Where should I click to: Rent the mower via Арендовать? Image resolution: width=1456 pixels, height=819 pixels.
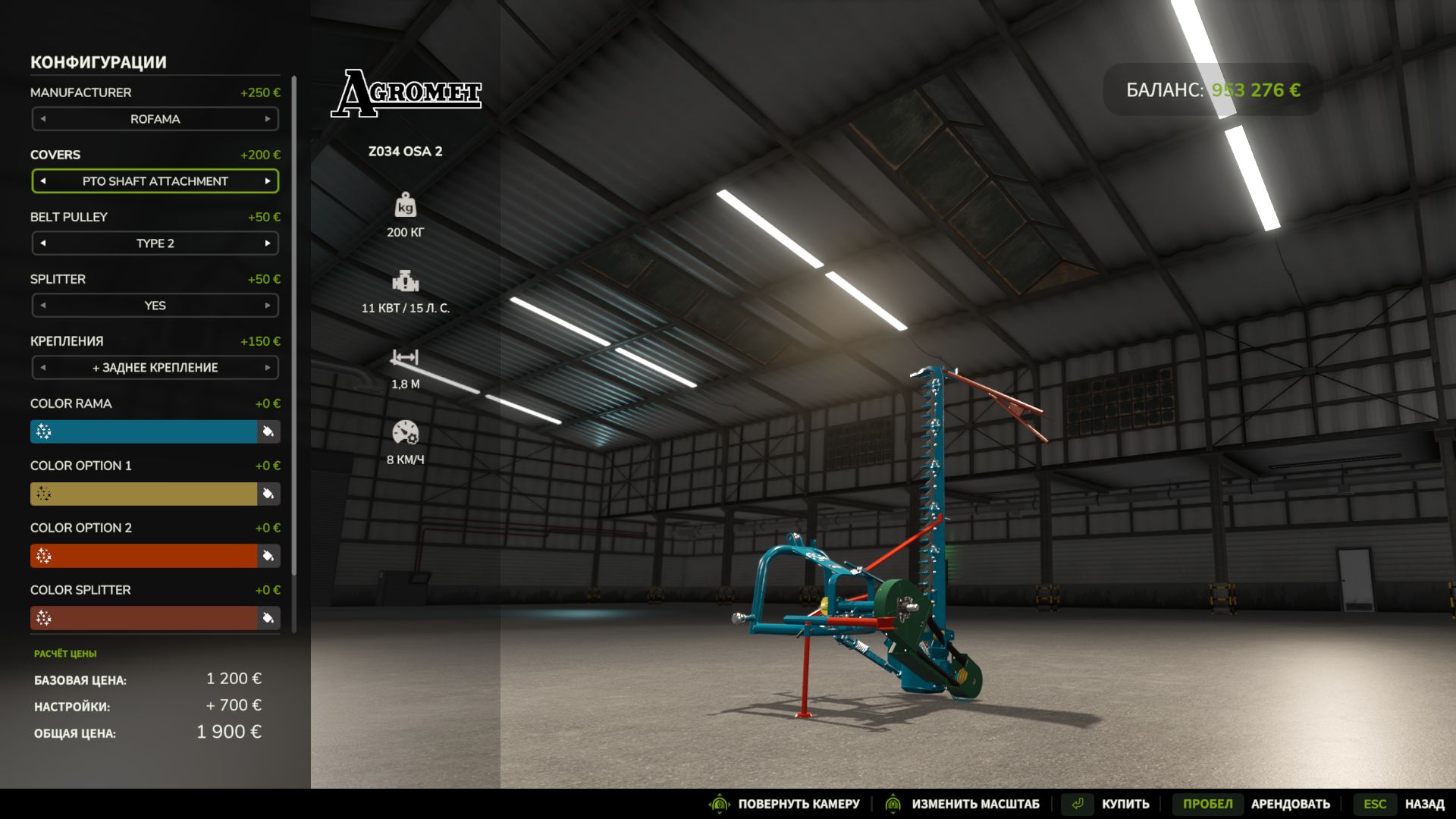coord(1290,804)
